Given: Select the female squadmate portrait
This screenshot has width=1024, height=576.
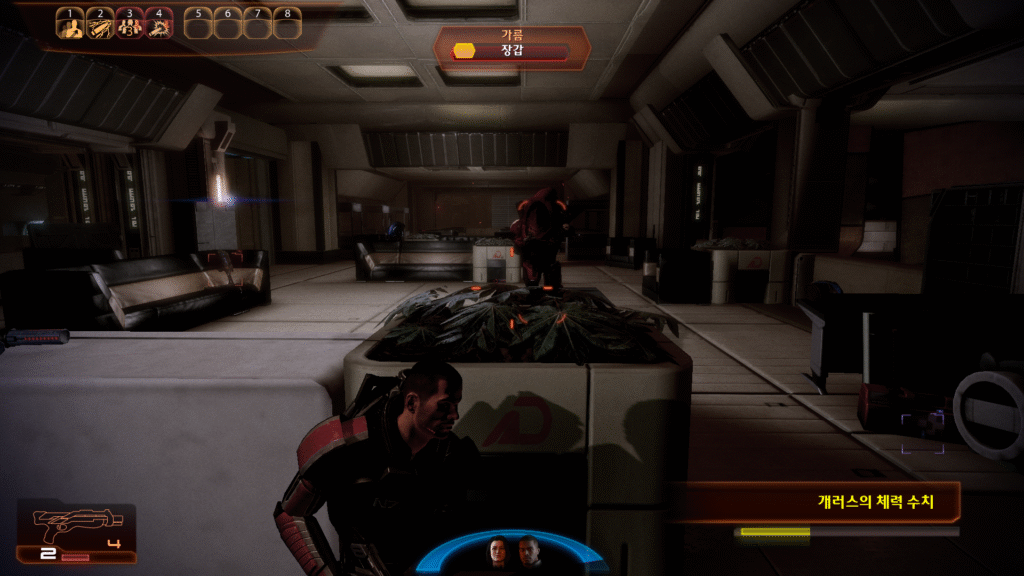Looking at the screenshot, I should pos(498,551).
